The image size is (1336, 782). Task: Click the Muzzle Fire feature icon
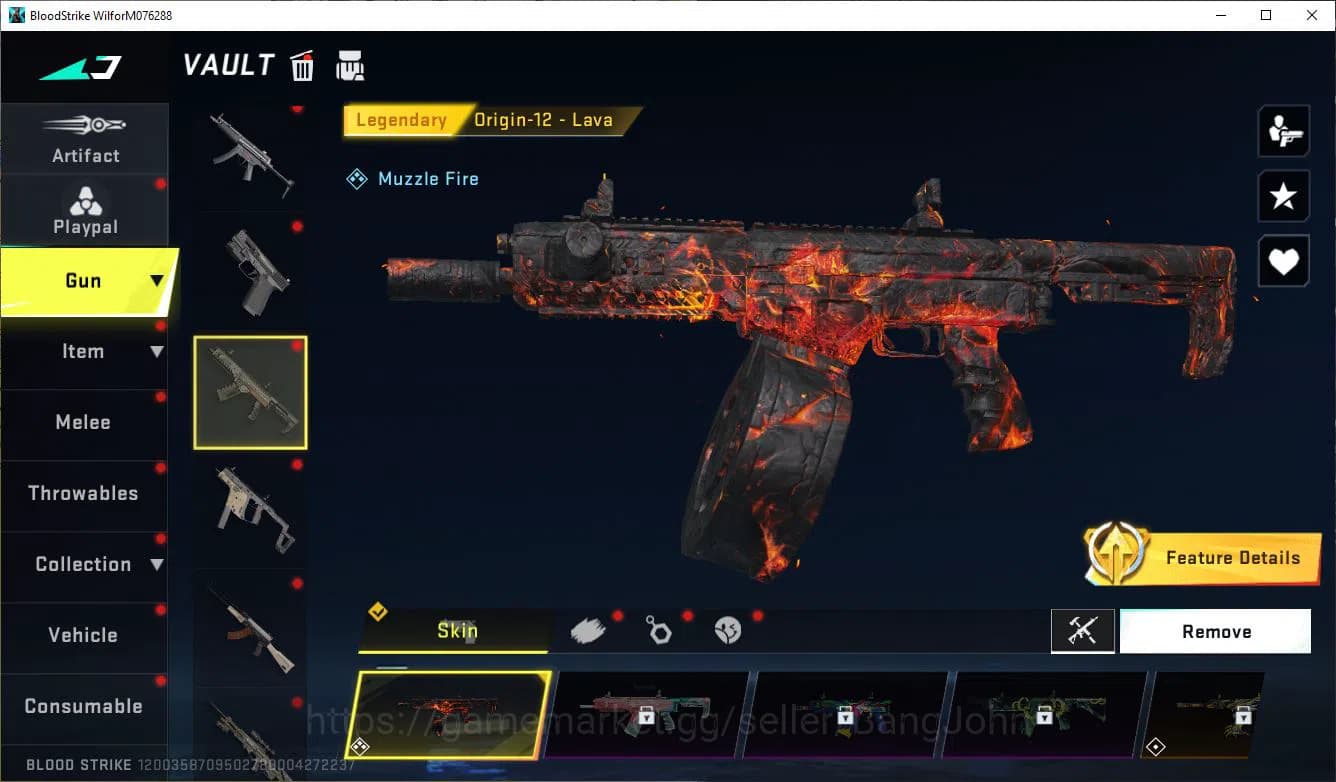[x=357, y=178]
